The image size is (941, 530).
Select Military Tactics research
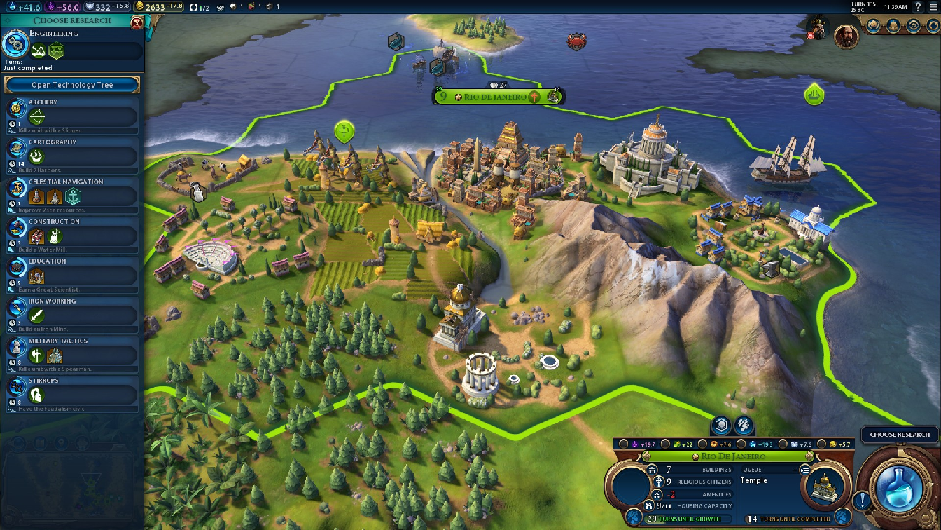pos(72,352)
